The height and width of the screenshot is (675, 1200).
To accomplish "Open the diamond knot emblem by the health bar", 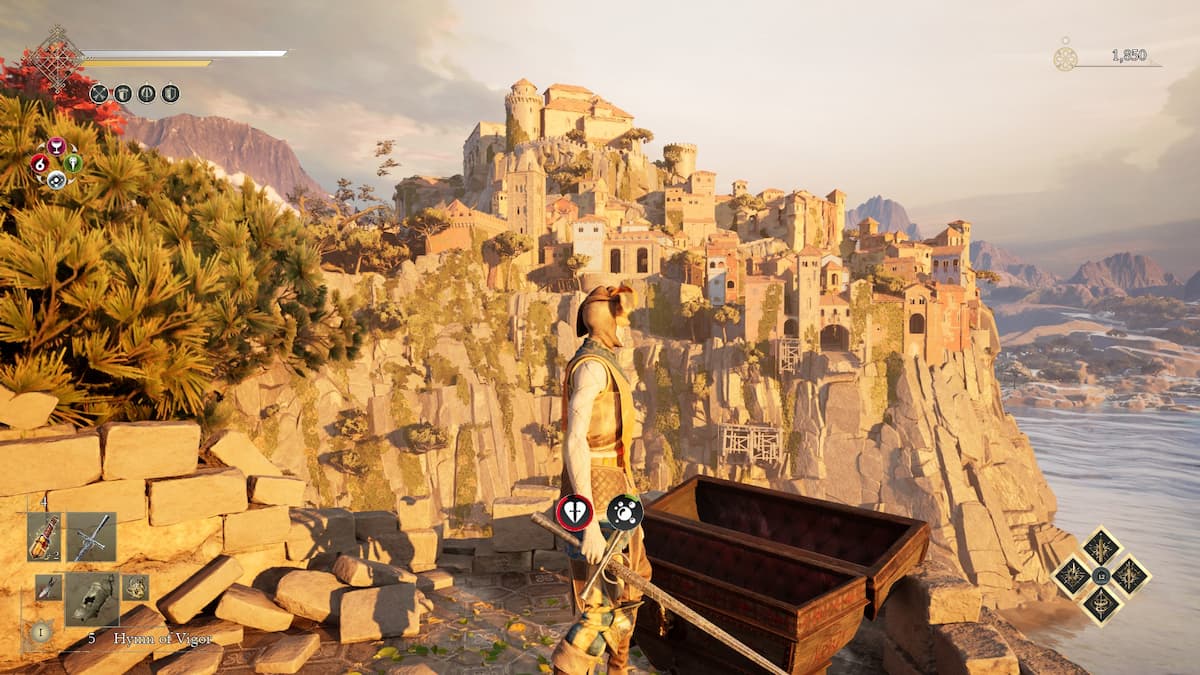I will (55, 59).
